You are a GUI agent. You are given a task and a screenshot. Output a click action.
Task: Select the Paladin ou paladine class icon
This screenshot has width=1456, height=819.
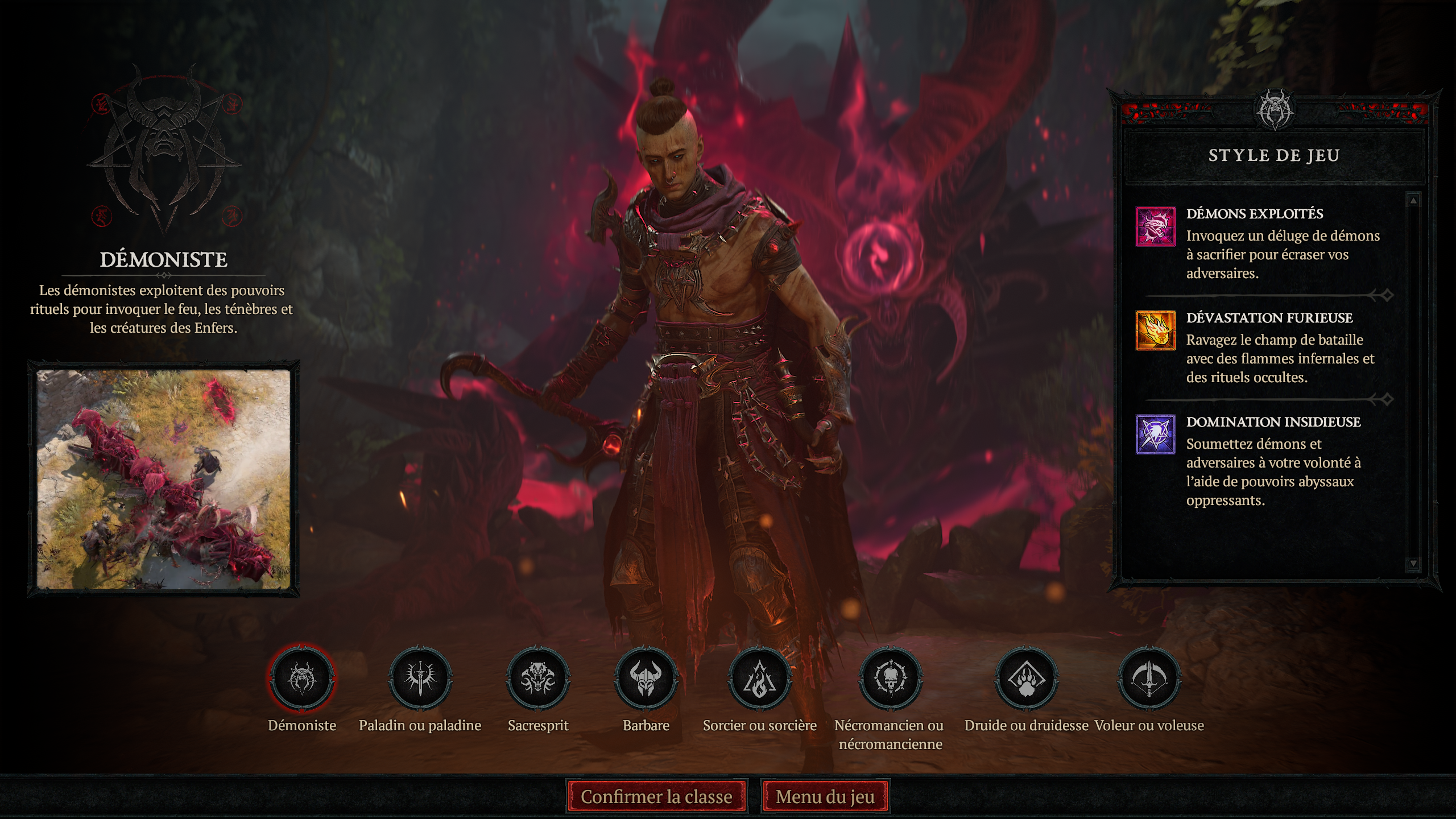(x=420, y=679)
